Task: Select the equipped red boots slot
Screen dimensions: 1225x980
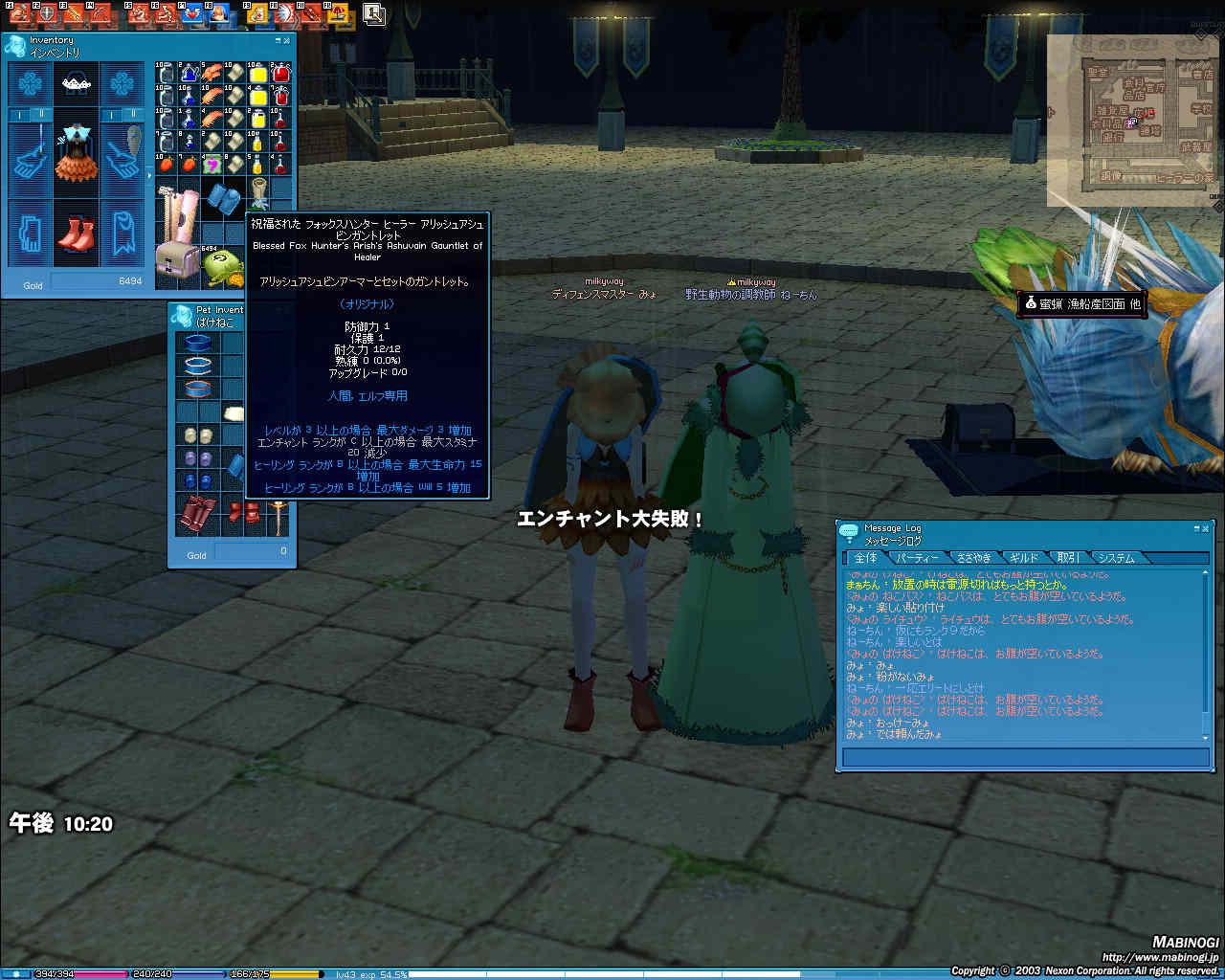Action: tap(76, 233)
